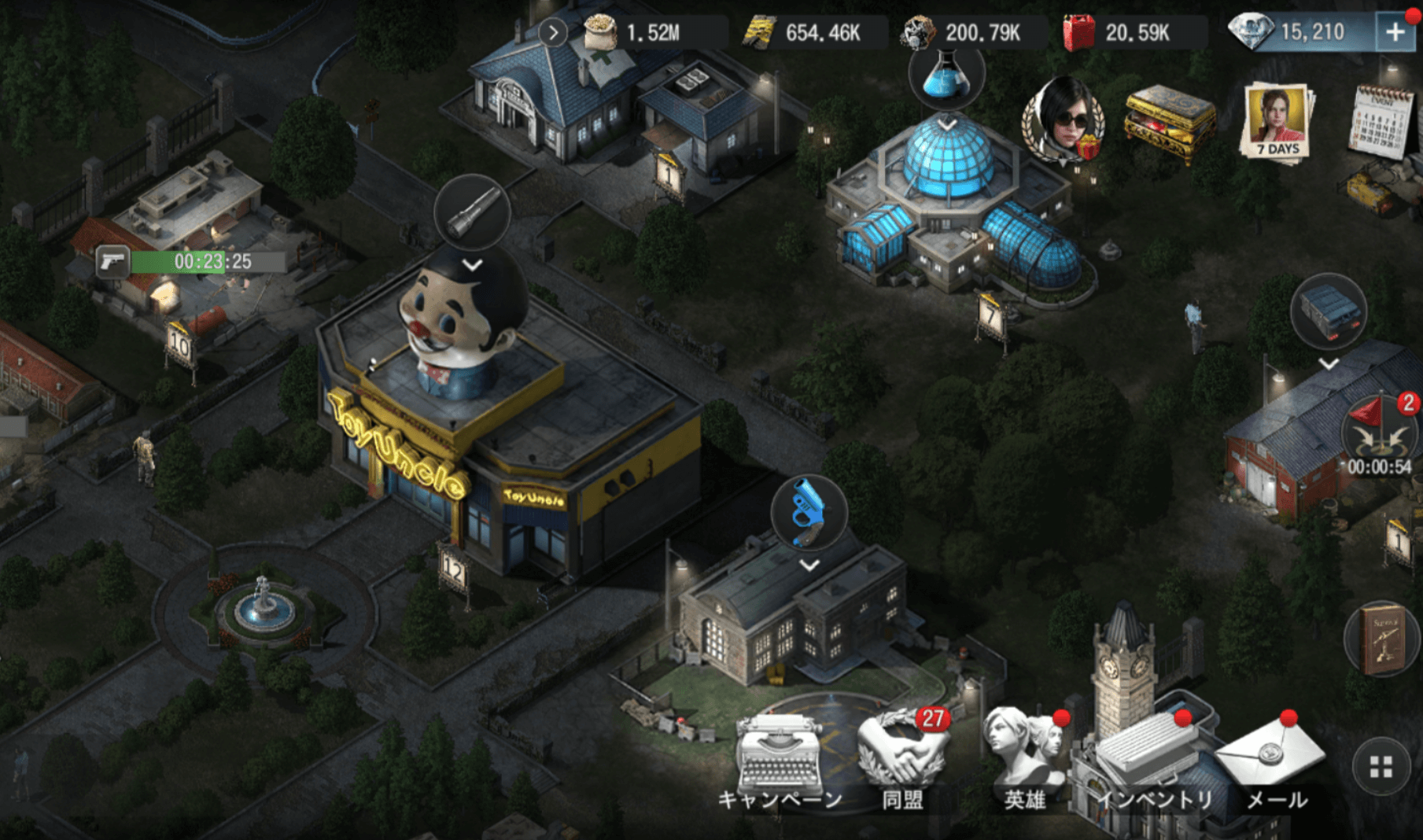Open the calendar event icon

pyautogui.click(x=1381, y=120)
